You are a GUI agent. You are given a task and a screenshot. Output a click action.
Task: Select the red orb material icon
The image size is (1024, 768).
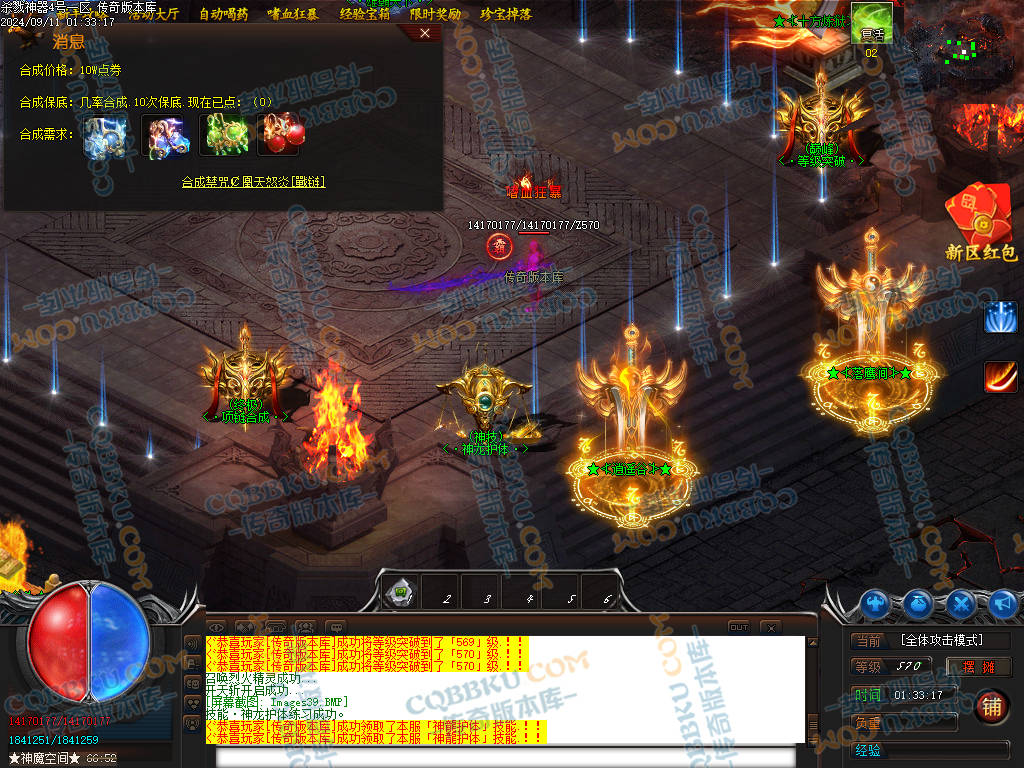[x=279, y=135]
